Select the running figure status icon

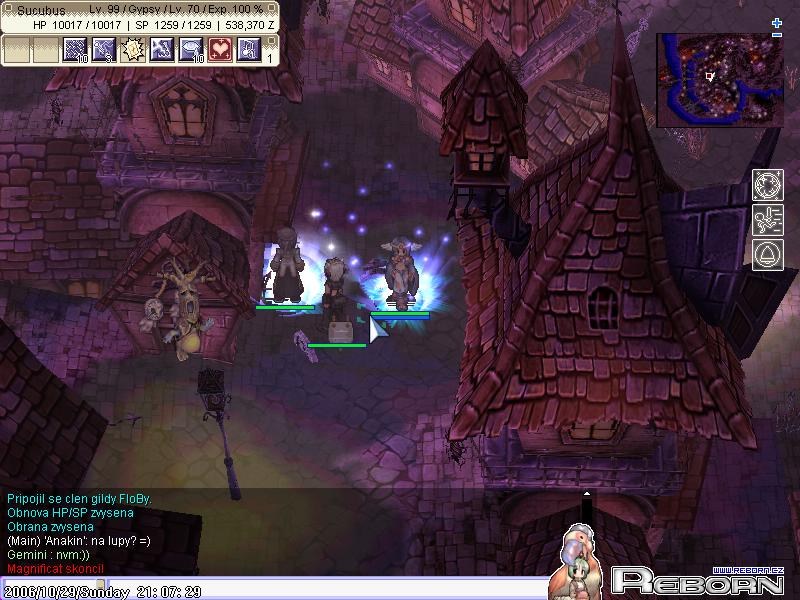767,220
